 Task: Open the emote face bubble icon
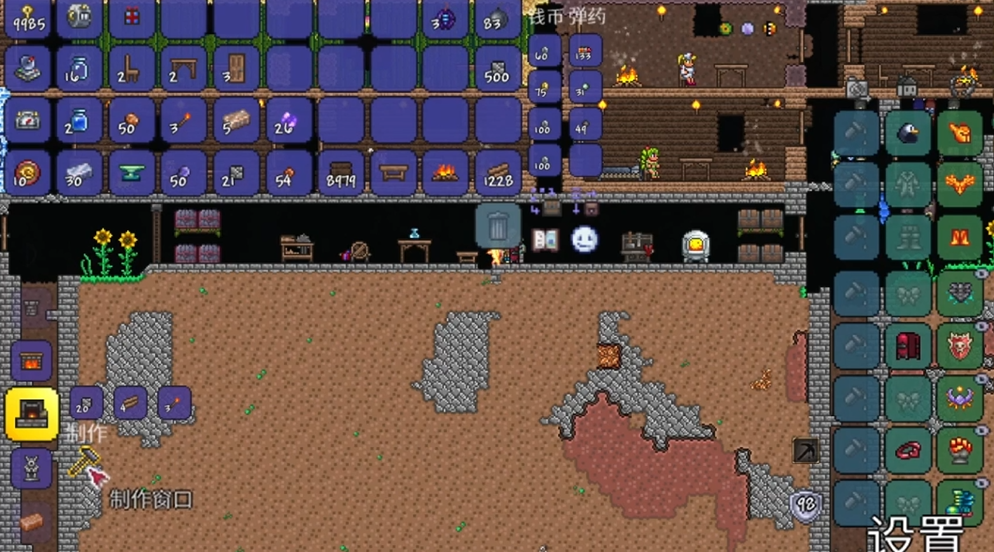pyautogui.click(x=584, y=239)
